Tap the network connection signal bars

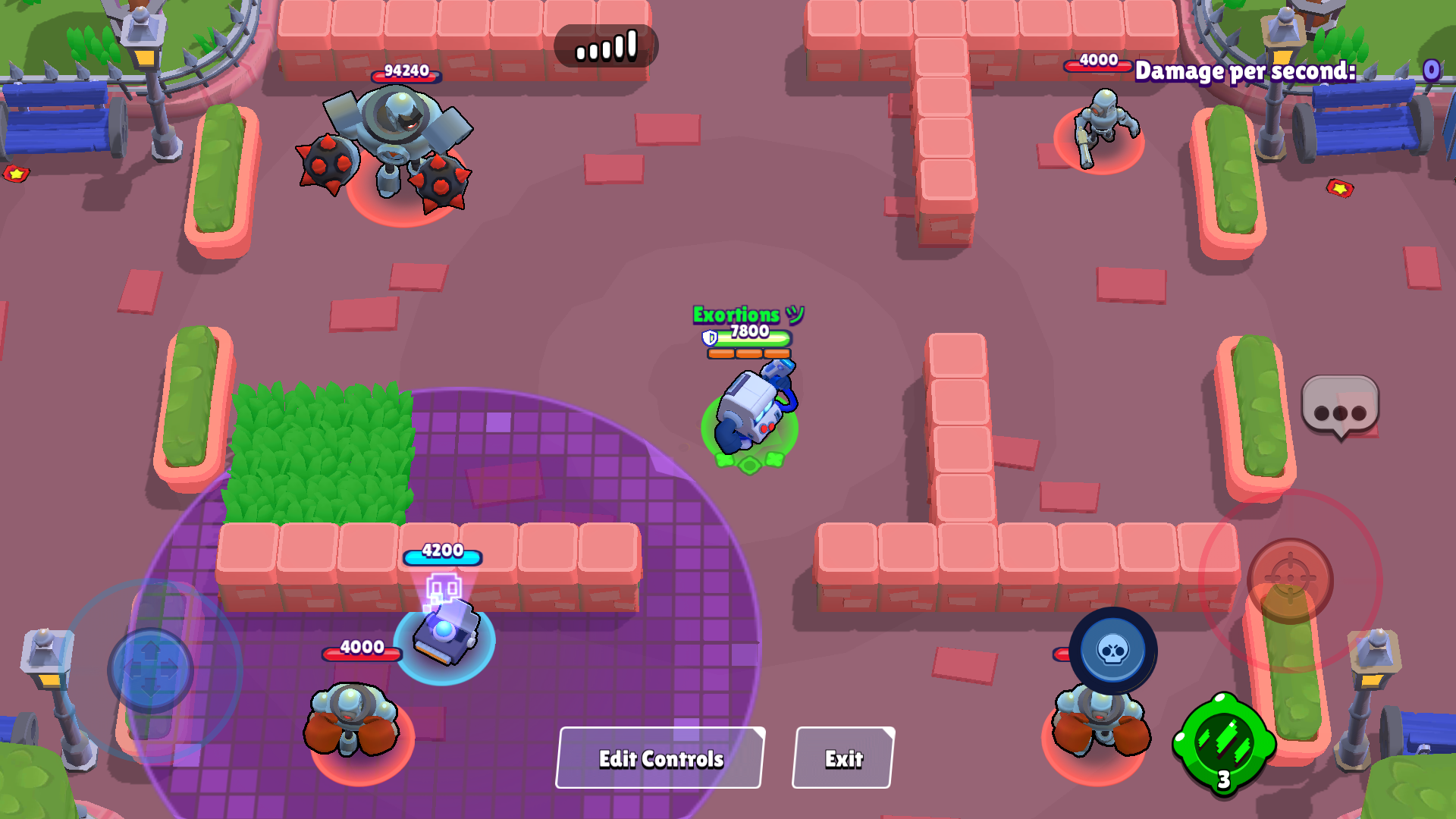coord(605,45)
